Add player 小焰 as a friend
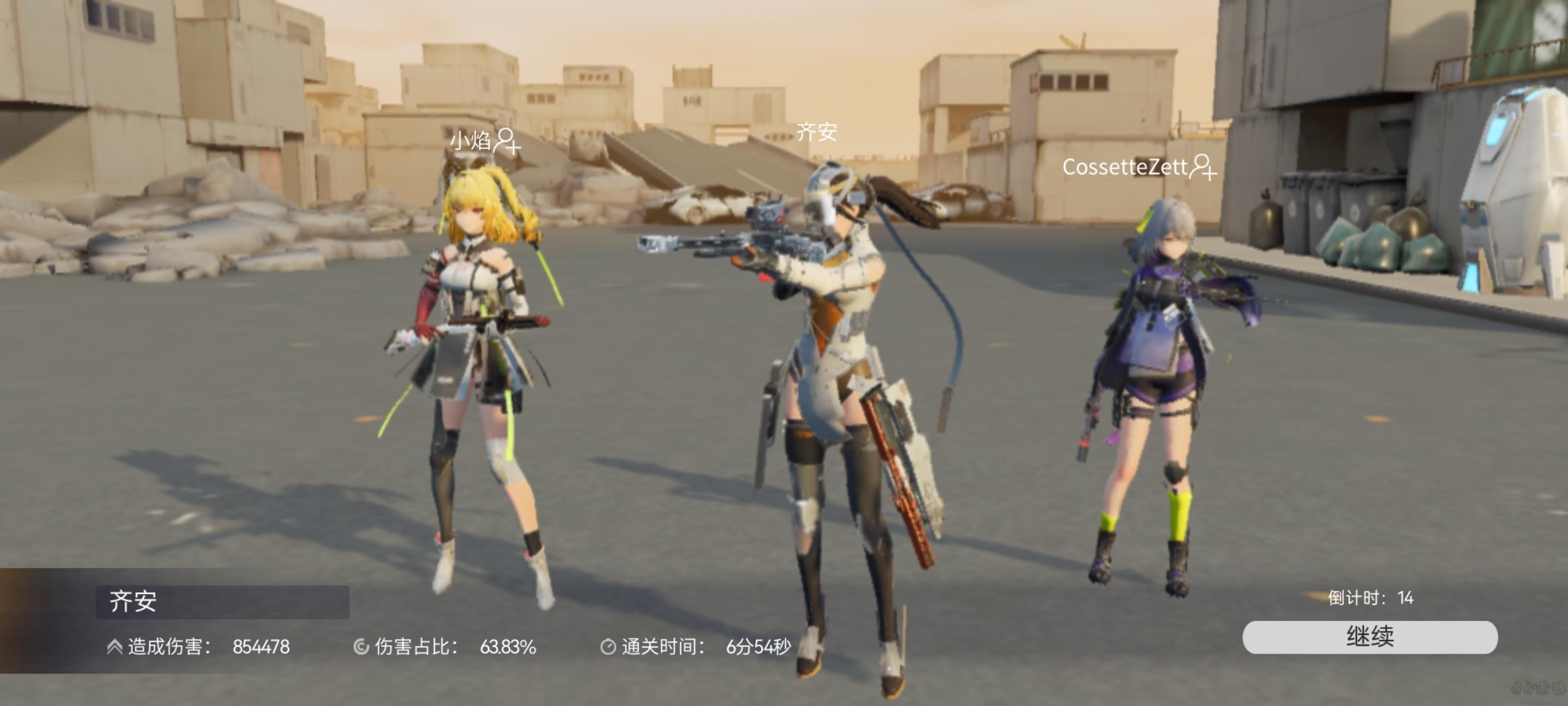Viewport: 1568px width, 706px height. 507,141
